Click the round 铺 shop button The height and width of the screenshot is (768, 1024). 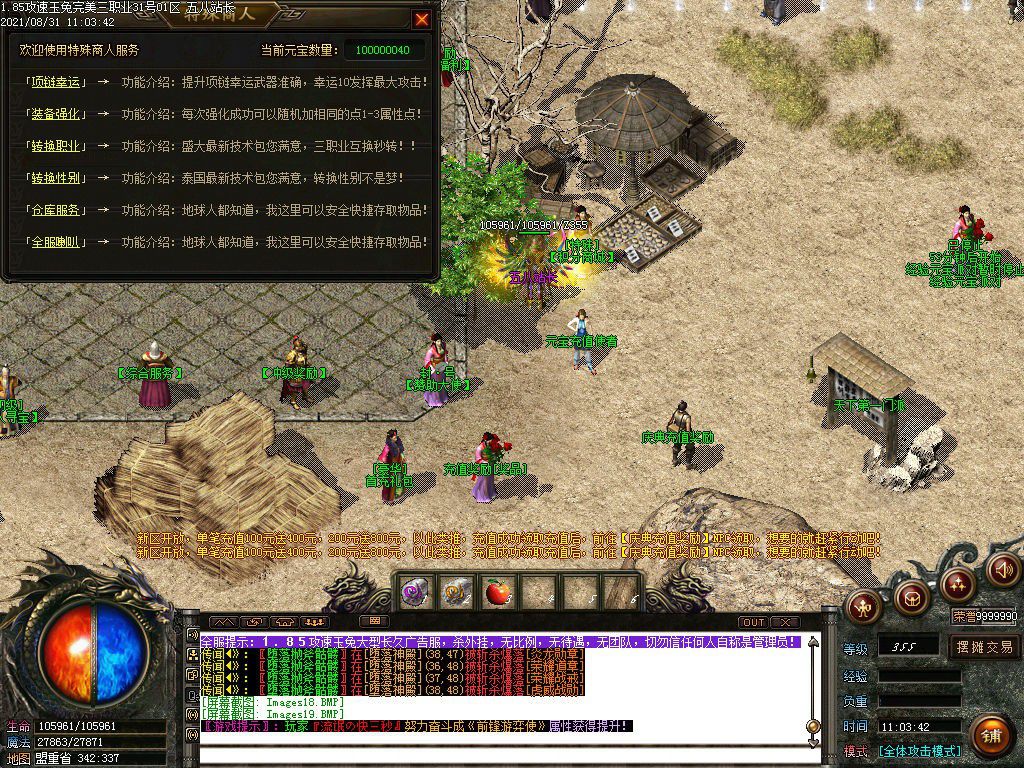point(991,735)
